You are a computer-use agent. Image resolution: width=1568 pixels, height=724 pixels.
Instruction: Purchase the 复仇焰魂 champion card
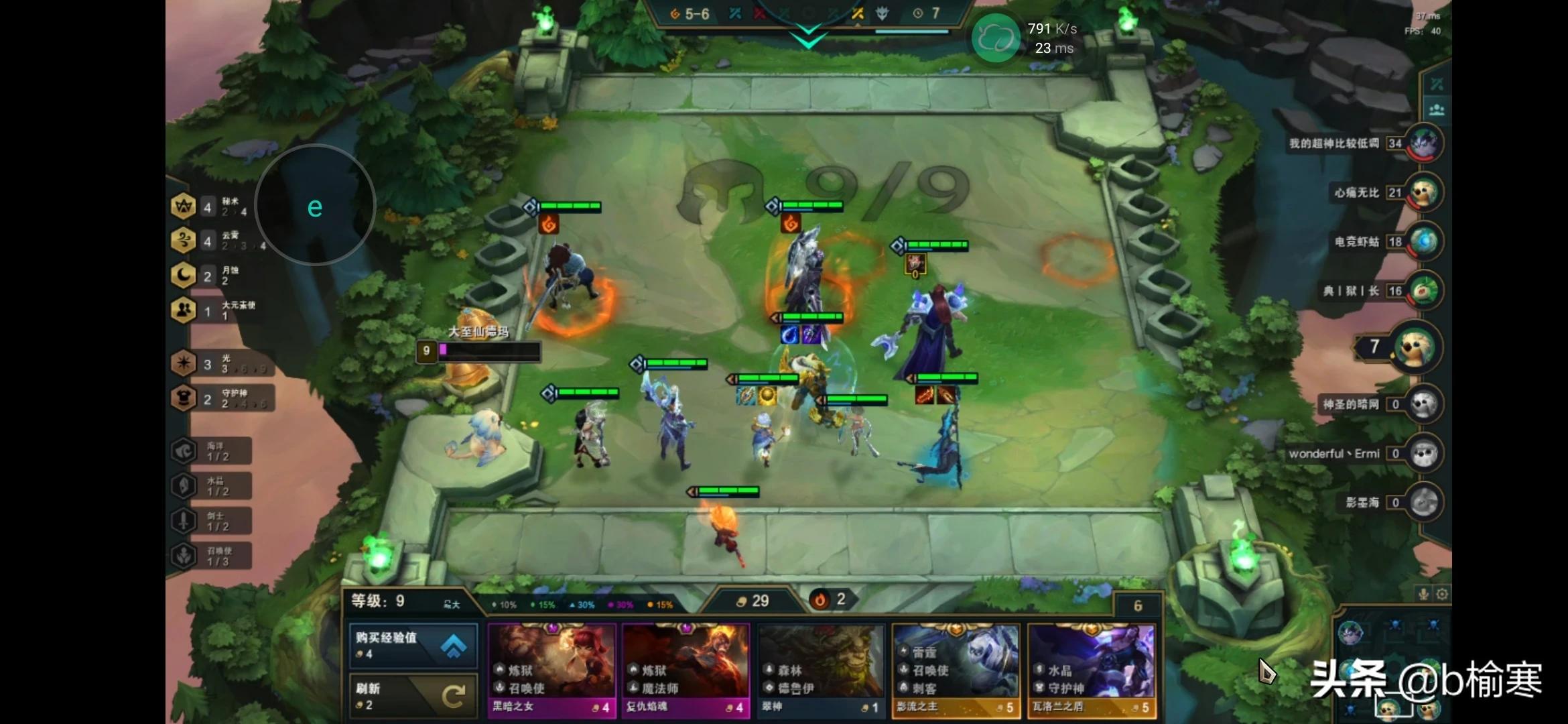685,670
